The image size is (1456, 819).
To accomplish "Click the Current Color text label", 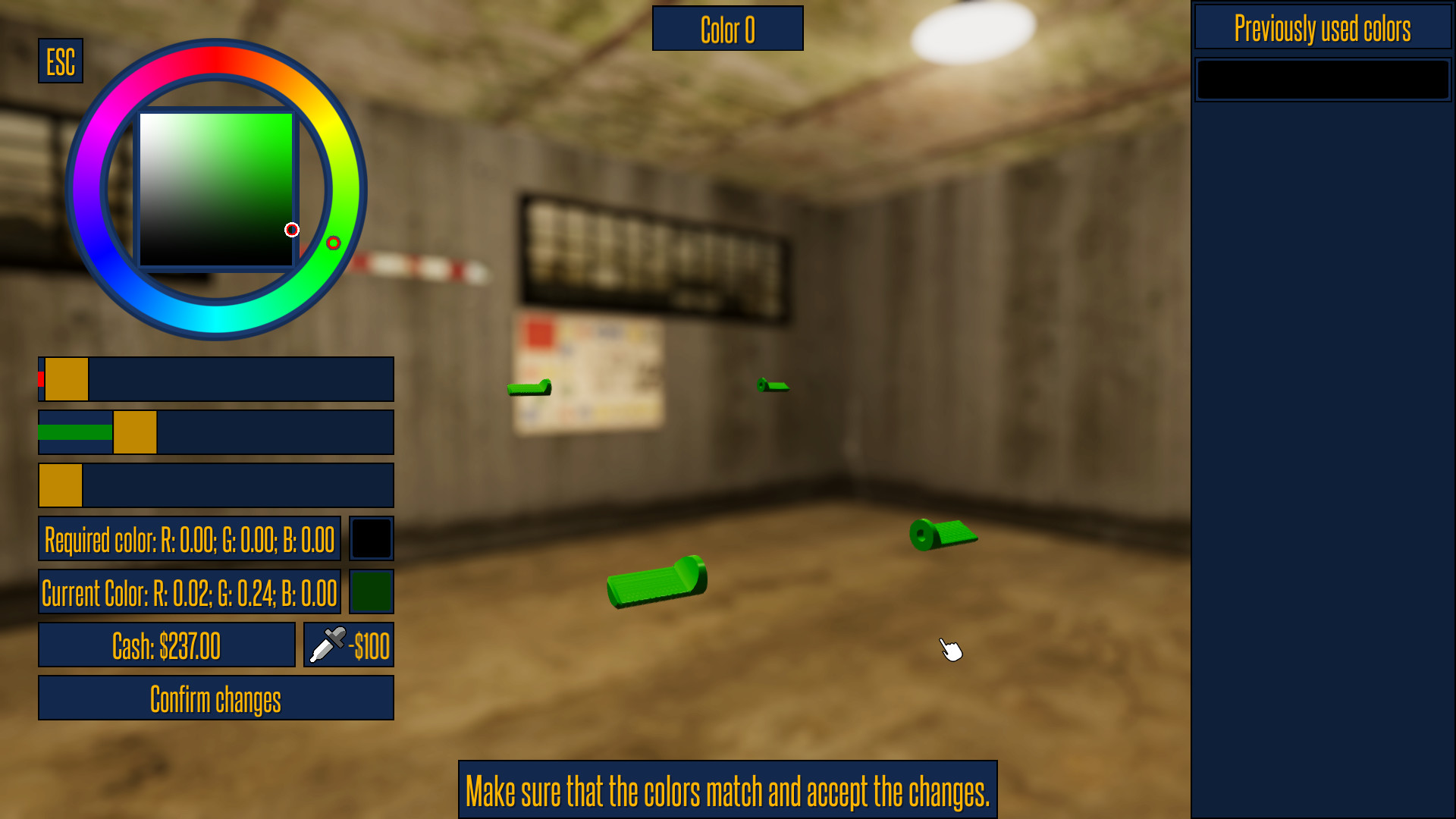I will (x=189, y=592).
